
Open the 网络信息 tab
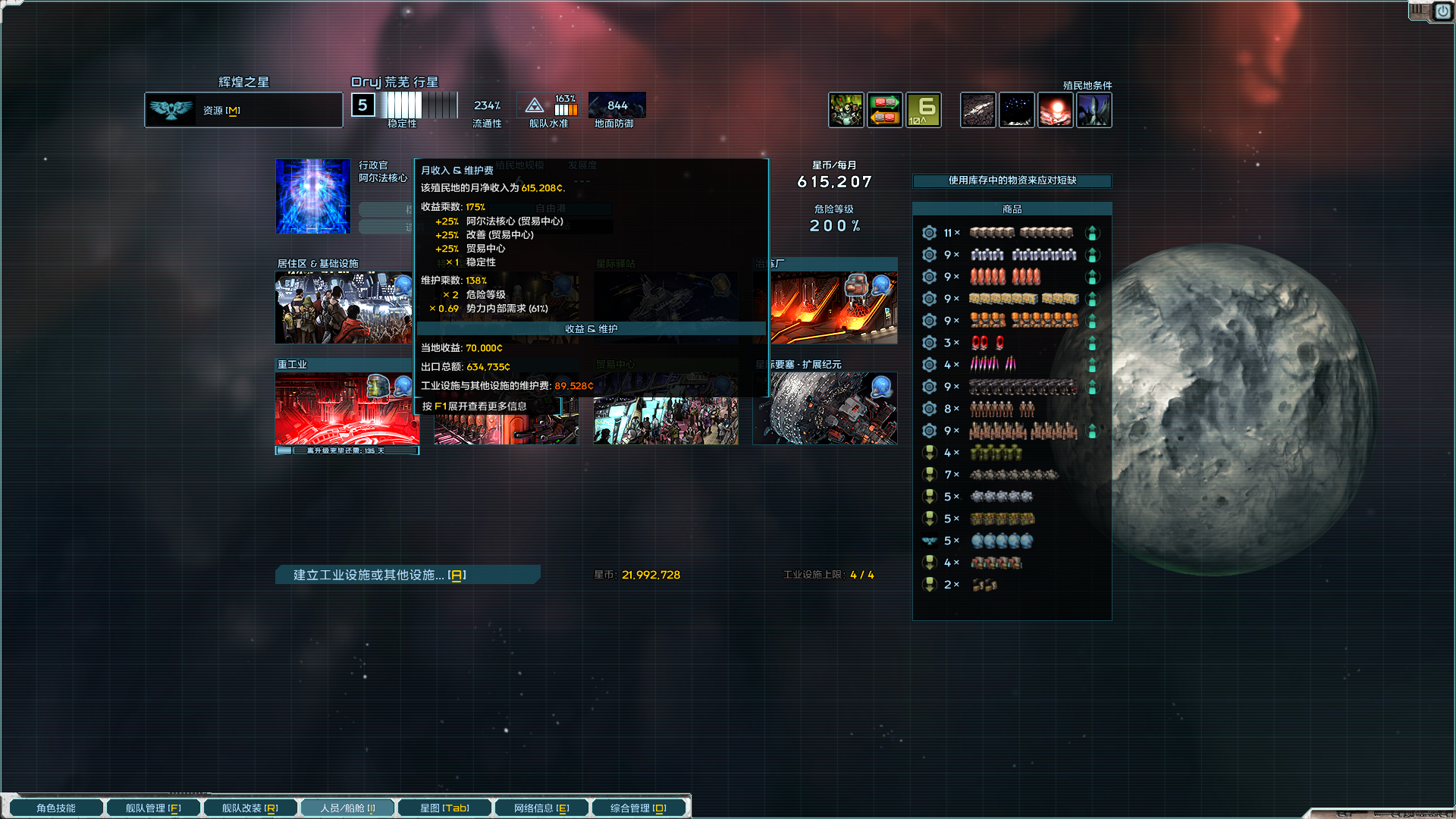click(541, 807)
